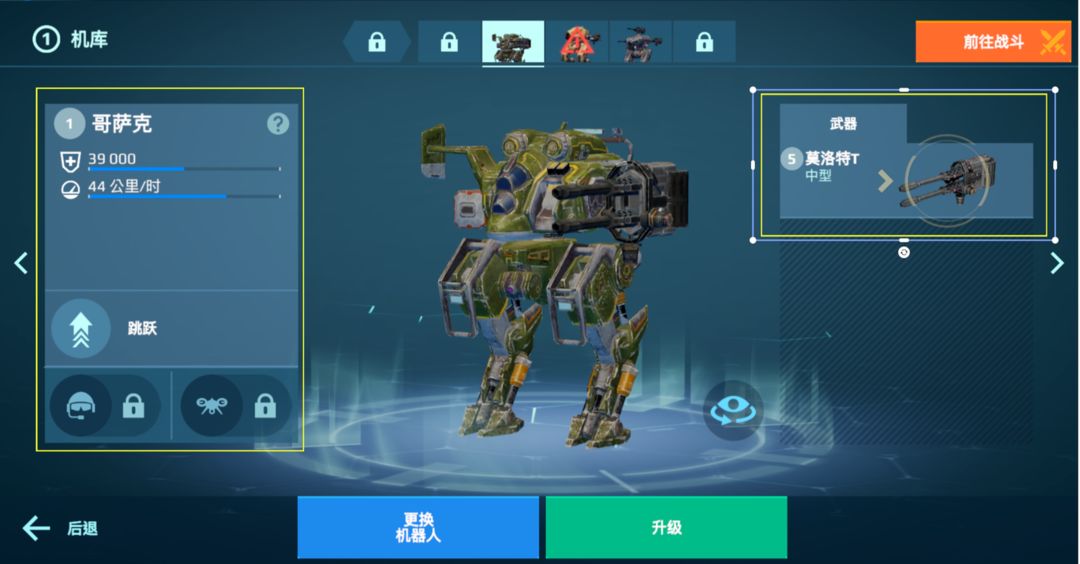Select the dark gray robot hangar slot
The image size is (1080, 564).
point(641,42)
